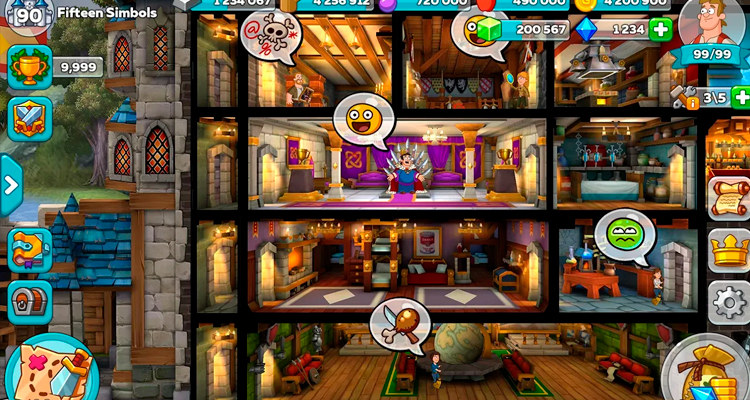Add more builders with the green plus
Screen dimensions: 750x400
pyautogui.click(x=740, y=98)
